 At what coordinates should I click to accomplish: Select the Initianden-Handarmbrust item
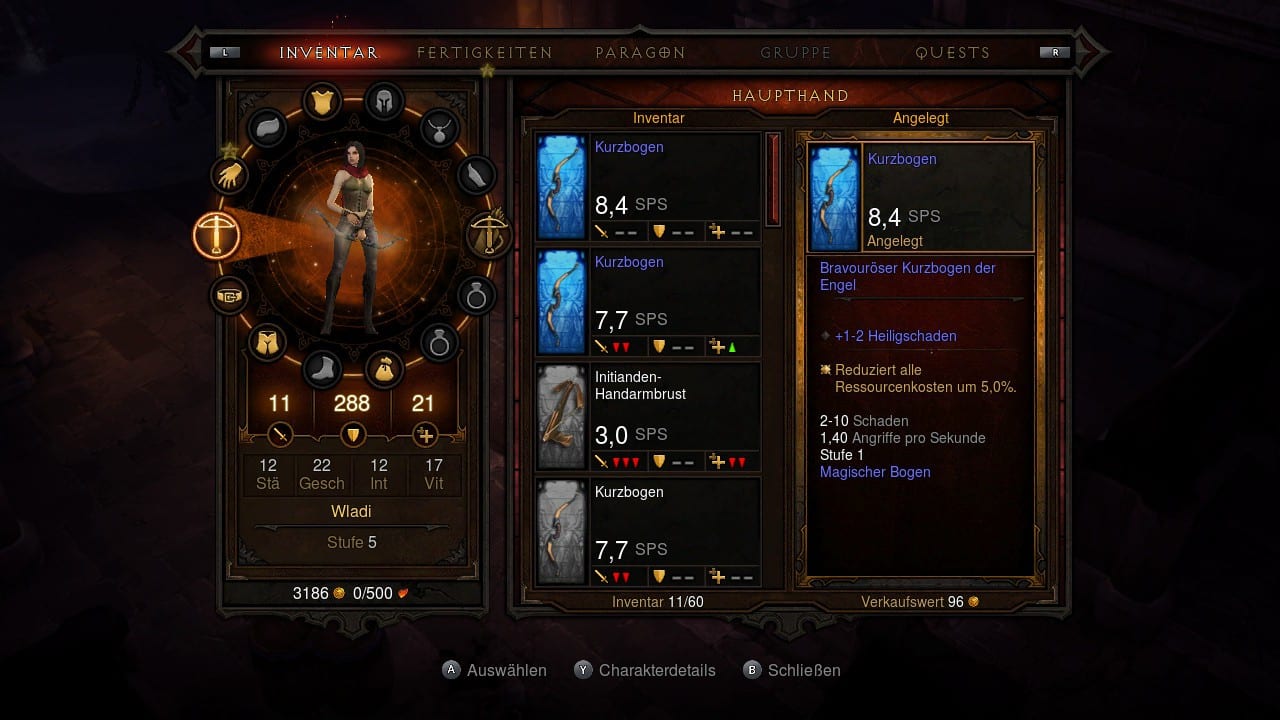[648, 417]
